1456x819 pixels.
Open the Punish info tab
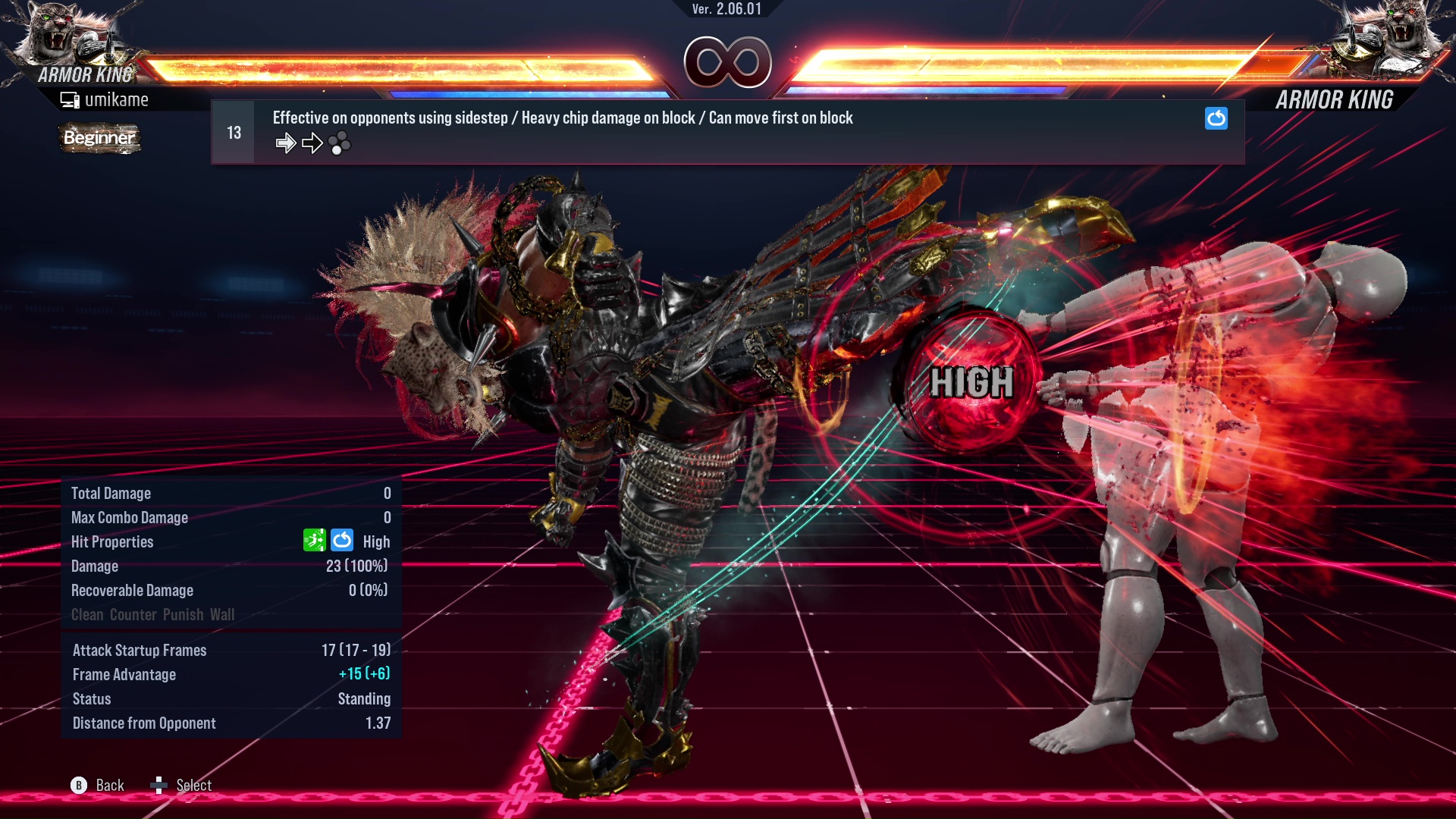pyautogui.click(x=182, y=615)
